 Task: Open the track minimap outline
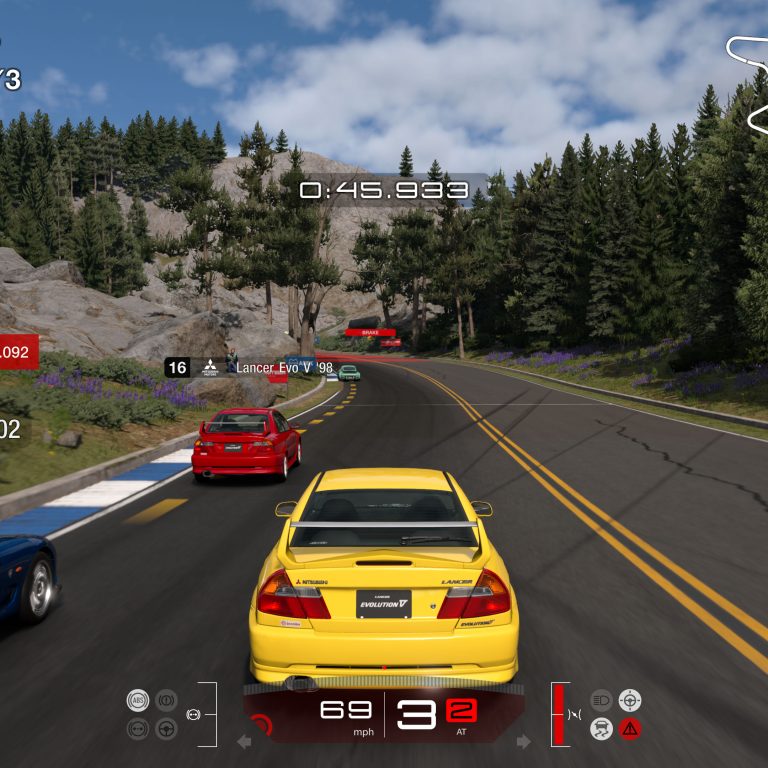750,85
